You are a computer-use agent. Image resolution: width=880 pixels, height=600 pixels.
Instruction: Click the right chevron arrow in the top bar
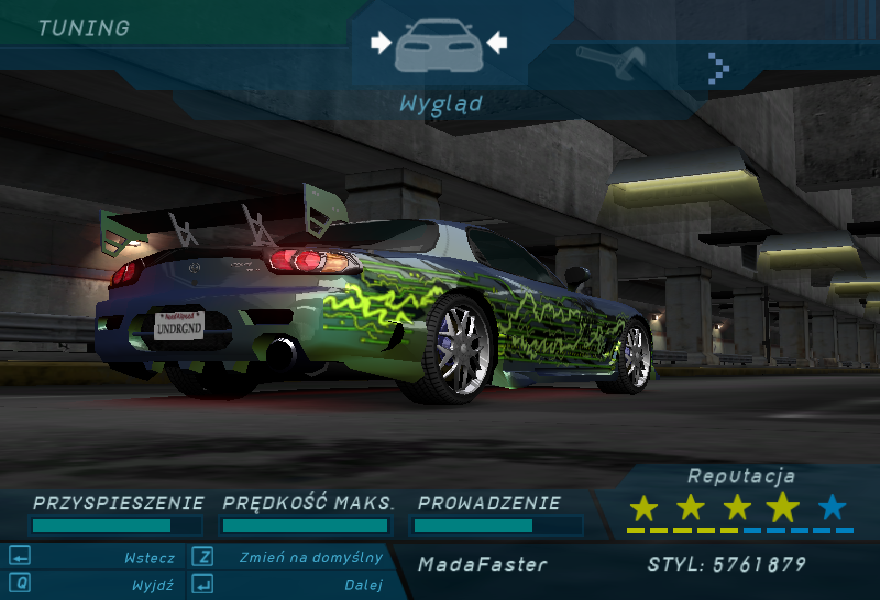click(x=718, y=67)
